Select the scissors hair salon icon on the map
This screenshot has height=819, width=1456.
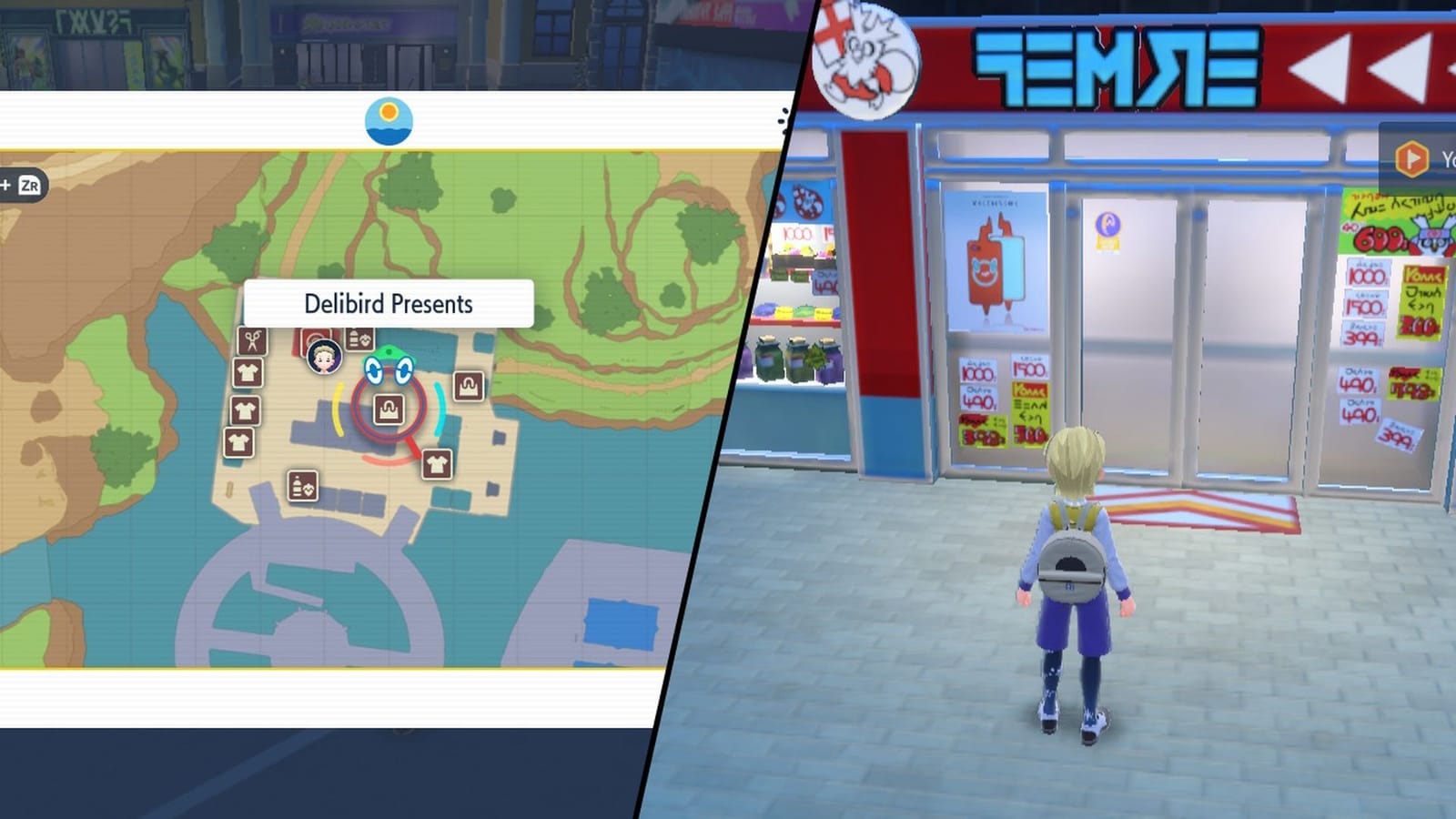pyautogui.click(x=250, y=340)
